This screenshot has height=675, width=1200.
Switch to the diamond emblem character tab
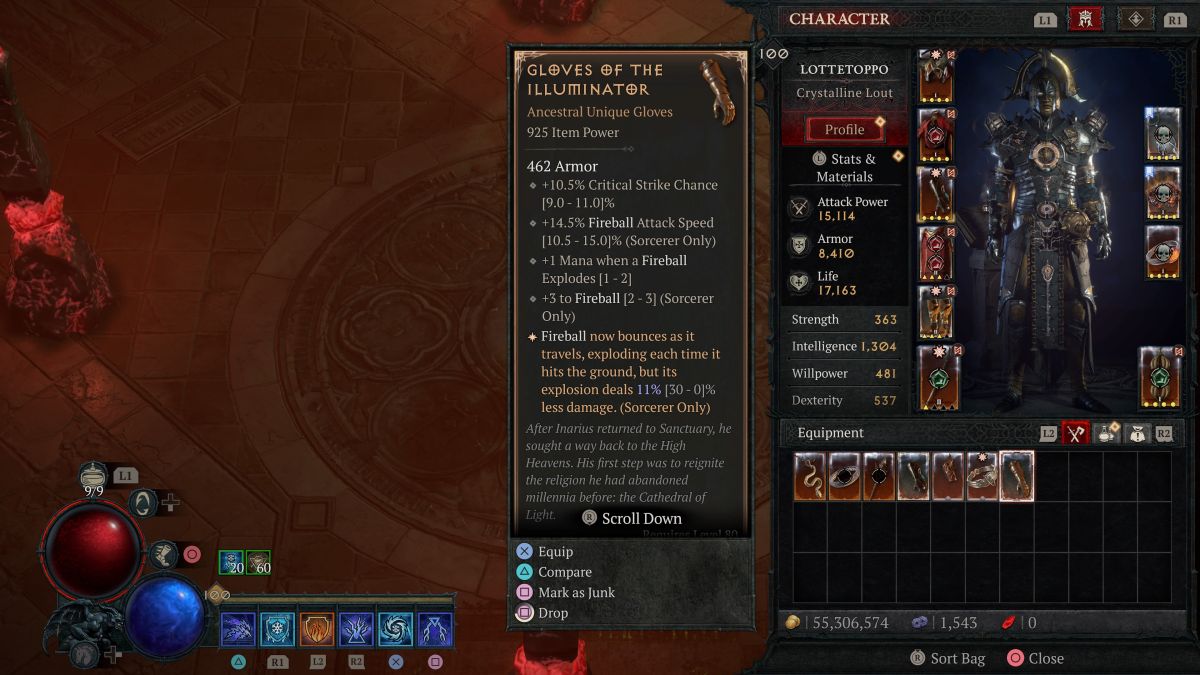(x=1135, y=19)
